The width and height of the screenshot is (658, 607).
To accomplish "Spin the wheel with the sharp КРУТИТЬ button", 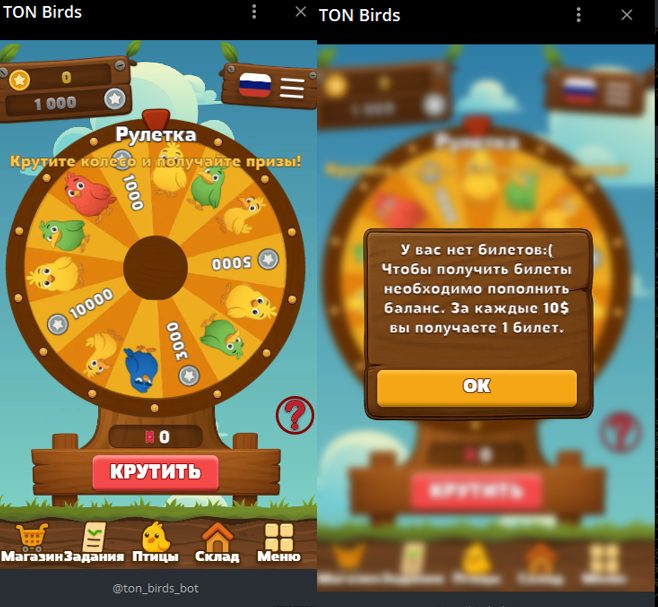I will pyautogui.click(x=155, y=472).
